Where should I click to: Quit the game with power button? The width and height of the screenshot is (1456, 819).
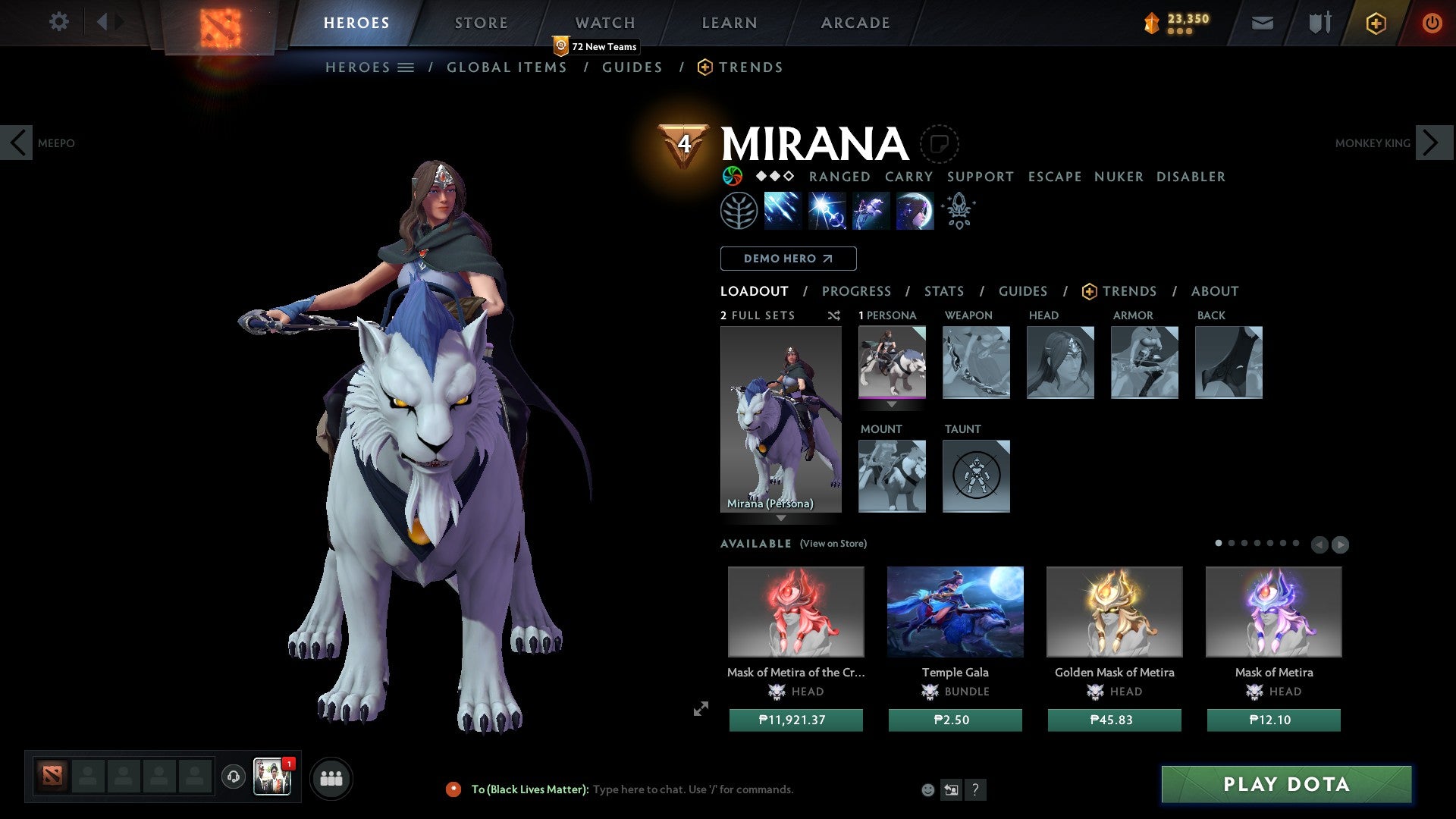(x=1432, y=23)
